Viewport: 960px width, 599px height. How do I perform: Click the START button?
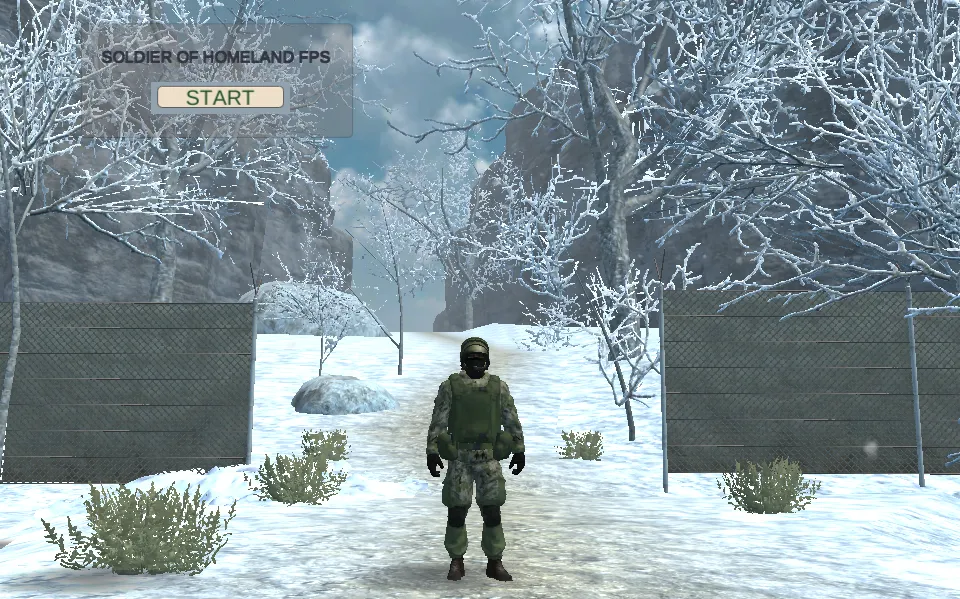(220, 98)
